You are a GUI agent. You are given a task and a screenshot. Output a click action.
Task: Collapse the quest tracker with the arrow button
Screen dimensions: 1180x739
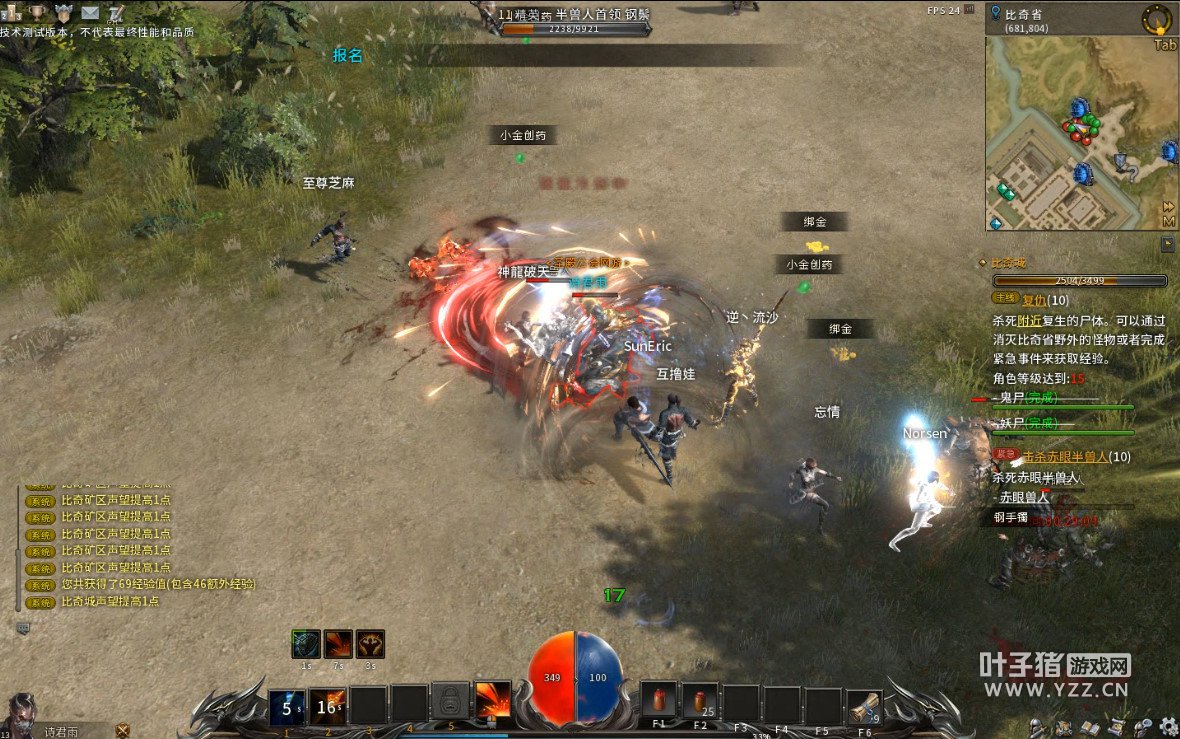[x=1168, y=243]
